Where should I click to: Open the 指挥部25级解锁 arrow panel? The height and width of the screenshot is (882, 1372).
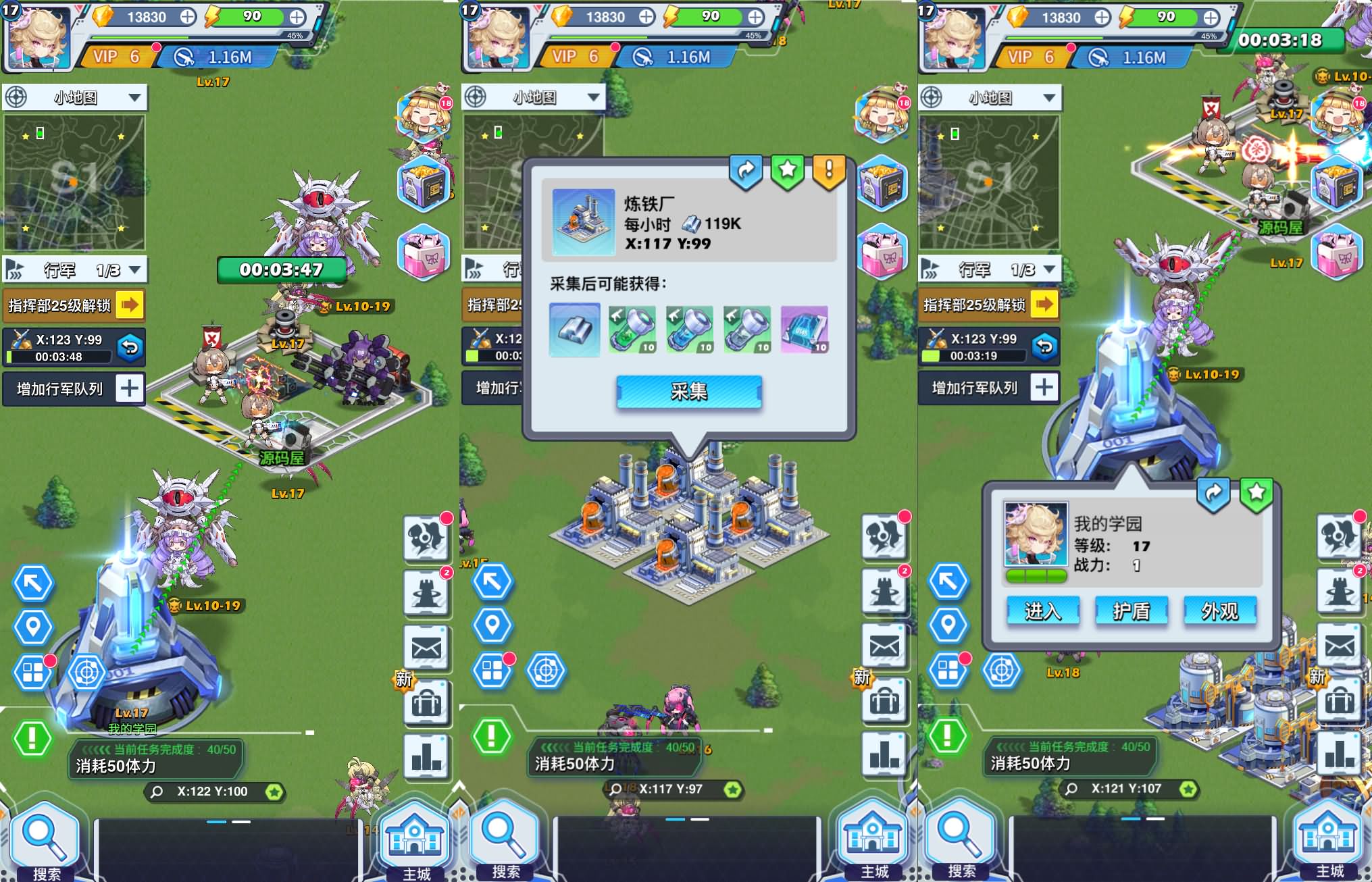pos(130,305)
